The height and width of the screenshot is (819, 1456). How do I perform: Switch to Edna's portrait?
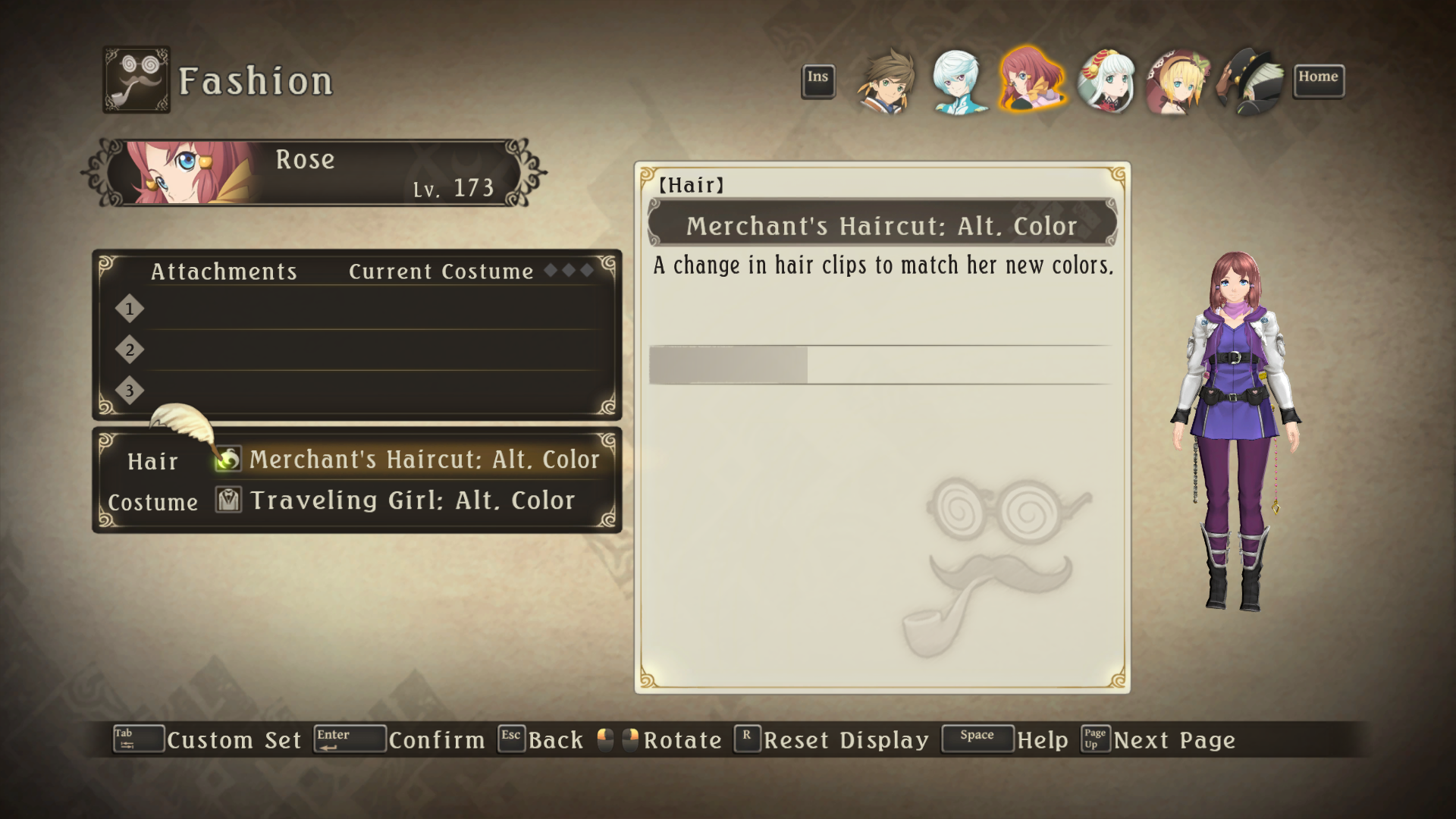pos(1178,81)
